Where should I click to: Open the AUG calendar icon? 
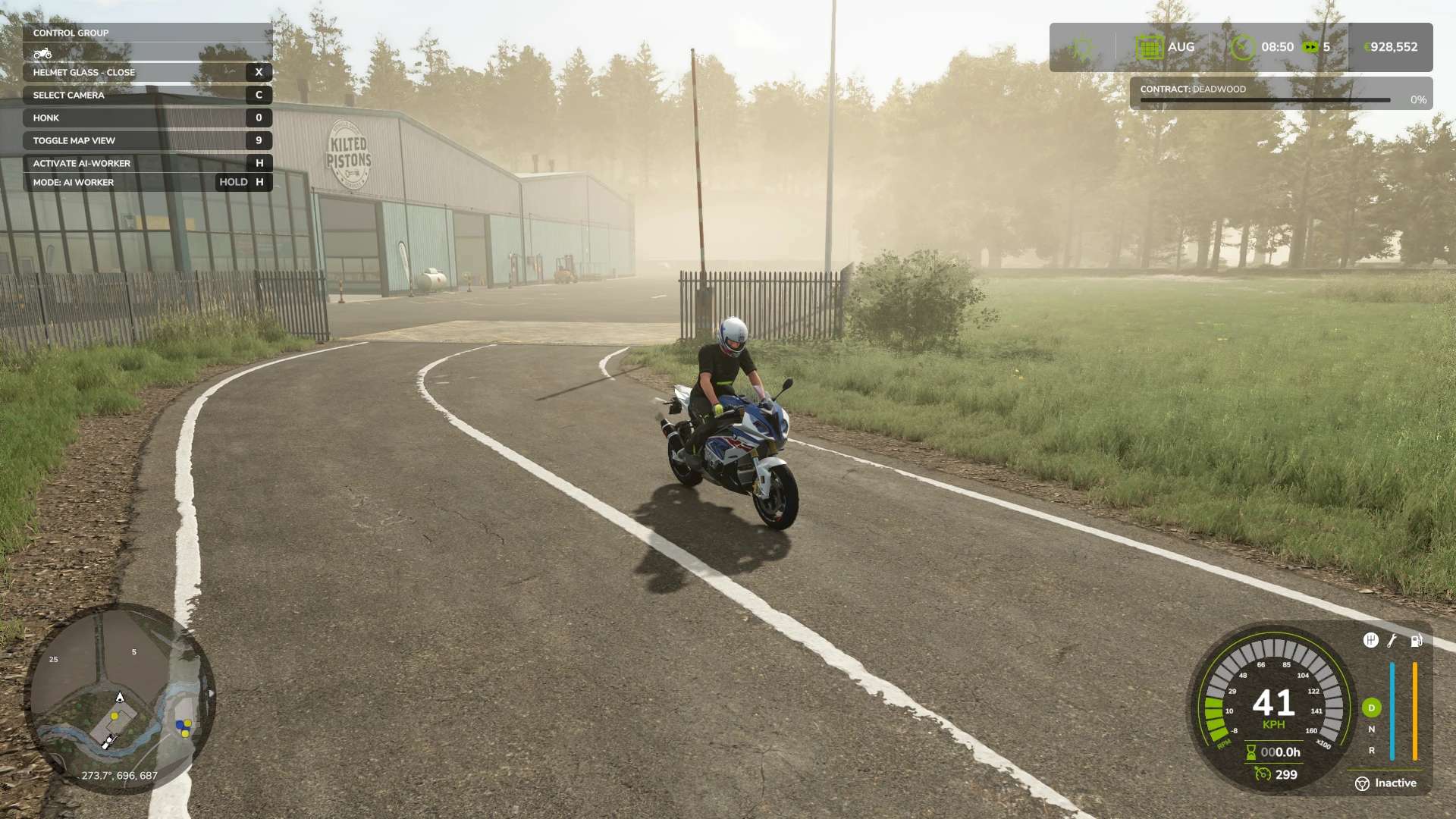click(1149, 47)
